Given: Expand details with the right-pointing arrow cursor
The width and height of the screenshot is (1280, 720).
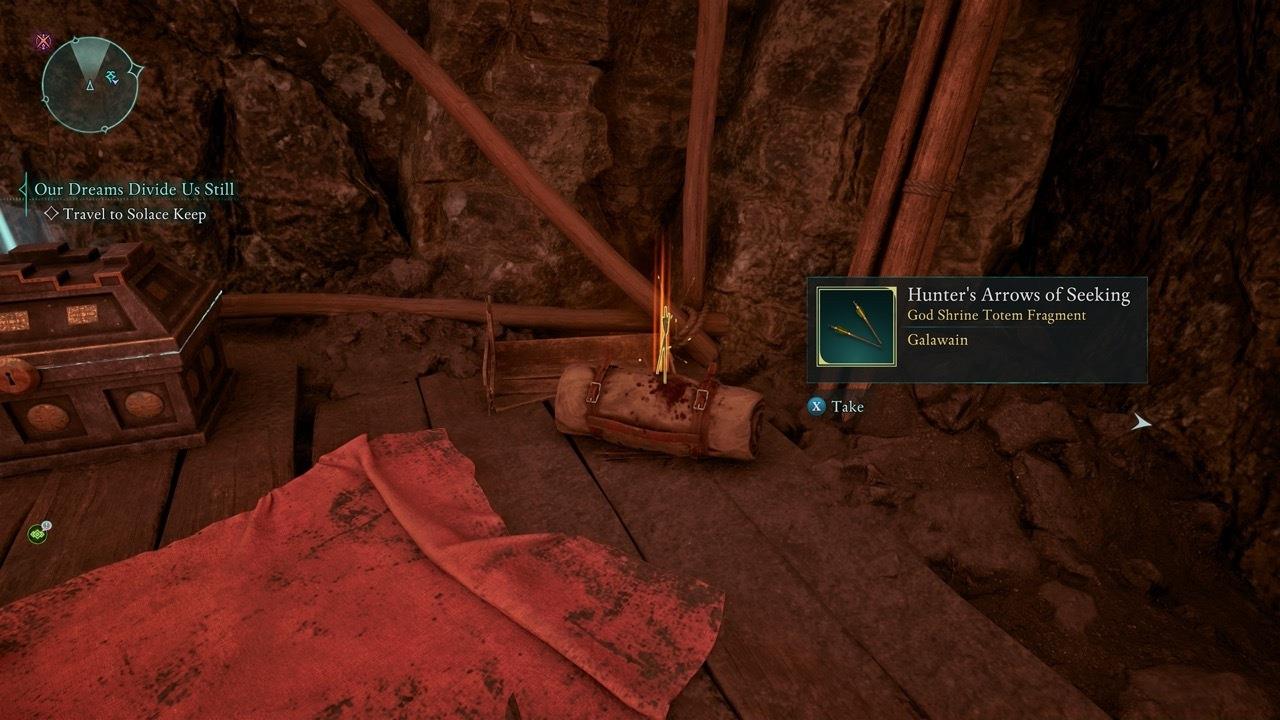Looking at the screenshot, I should tap(1141, 423).
